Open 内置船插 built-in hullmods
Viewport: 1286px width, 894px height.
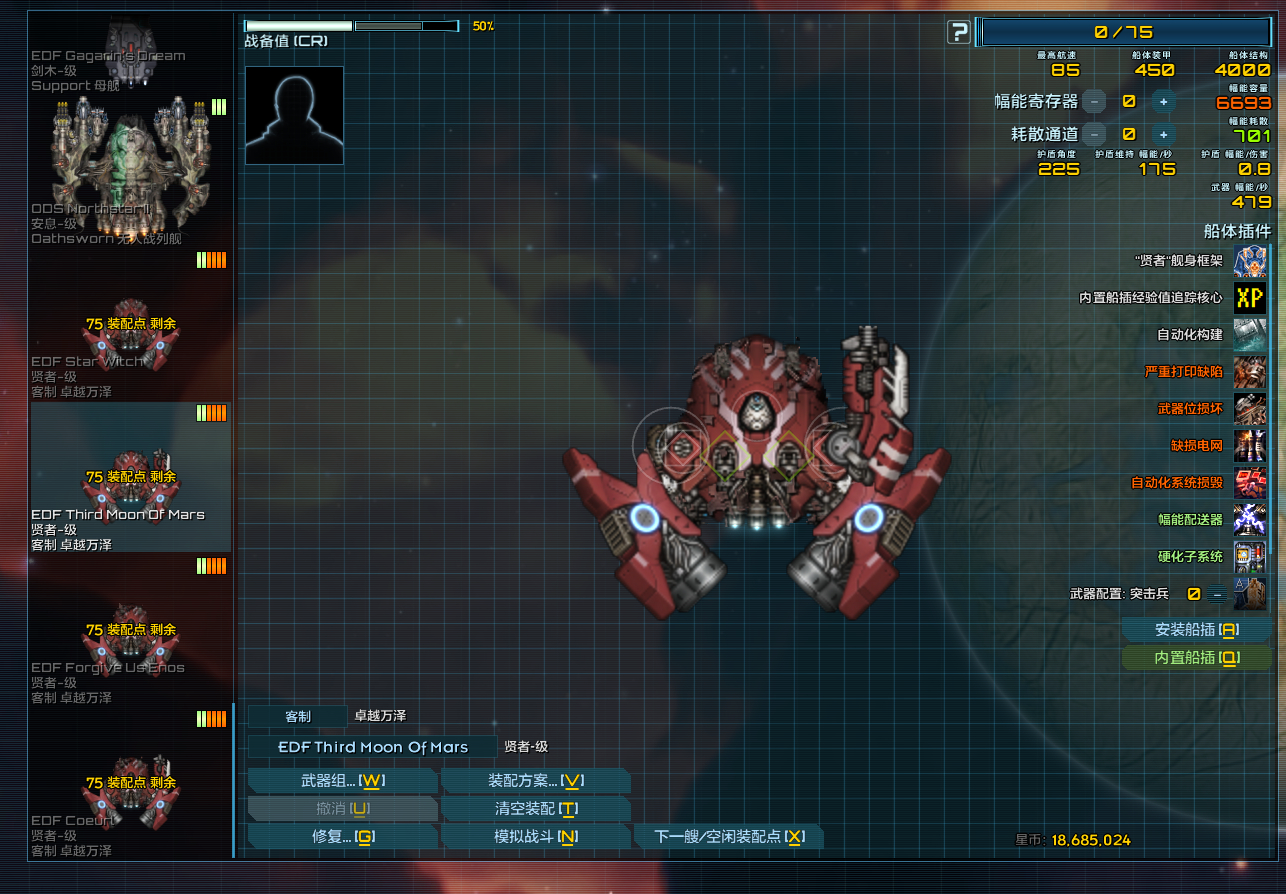pyautogui.click(x=1196, y=657)
